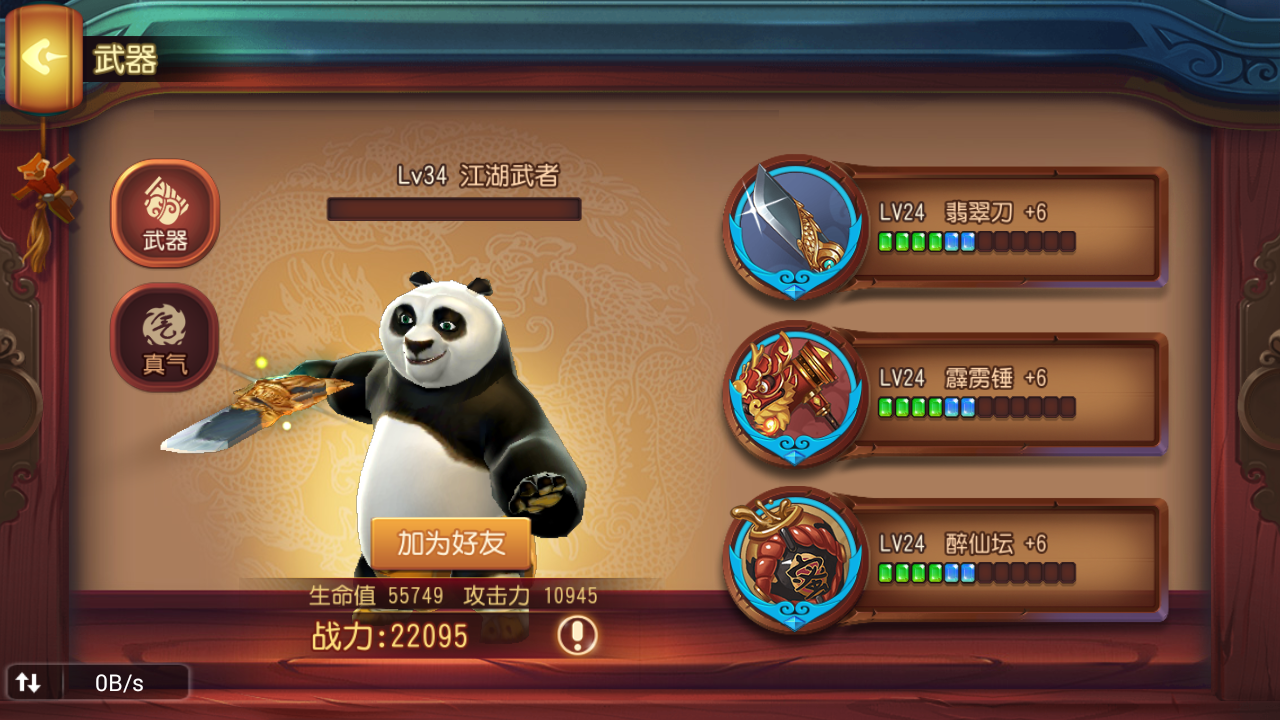Switch to the 真气 category tab

pyautogui.click(x=163, y=337)
